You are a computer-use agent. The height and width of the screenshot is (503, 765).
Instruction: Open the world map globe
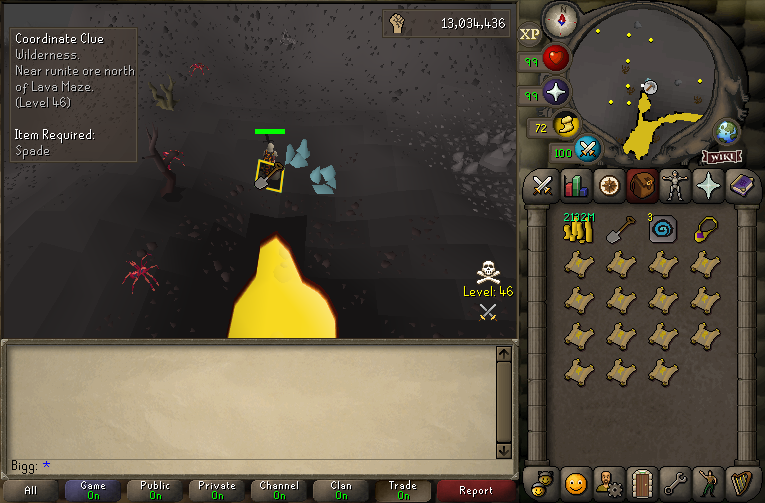(x=727, y=132)
